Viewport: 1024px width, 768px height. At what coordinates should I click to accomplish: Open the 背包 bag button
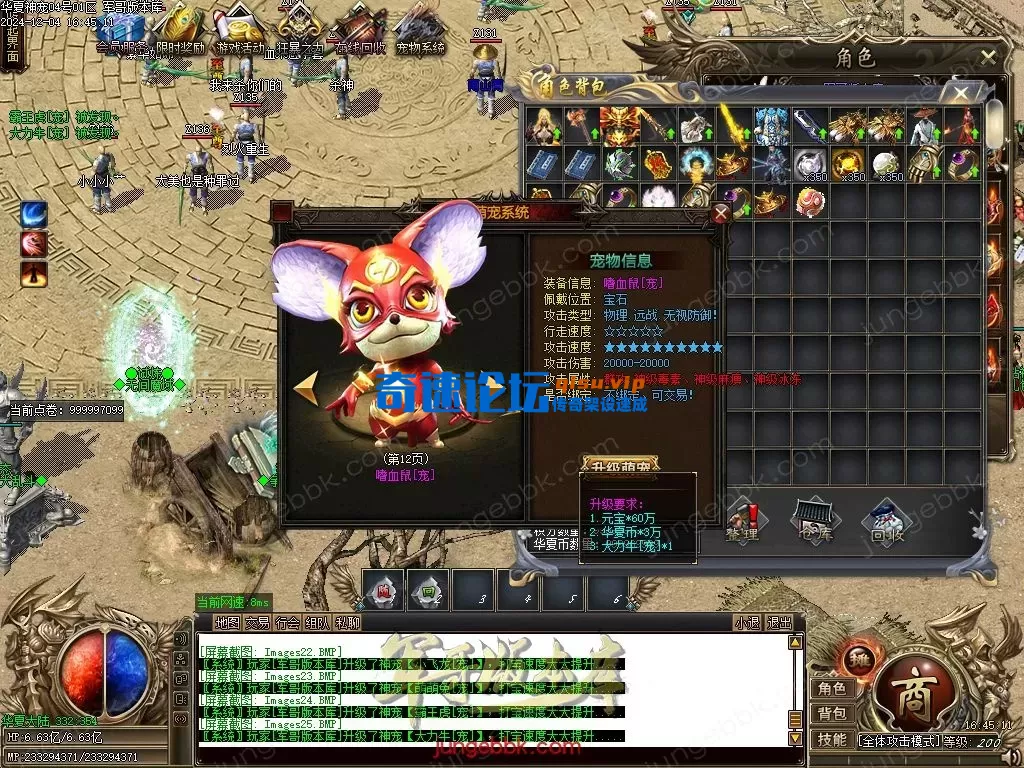[x=832, y=713]
